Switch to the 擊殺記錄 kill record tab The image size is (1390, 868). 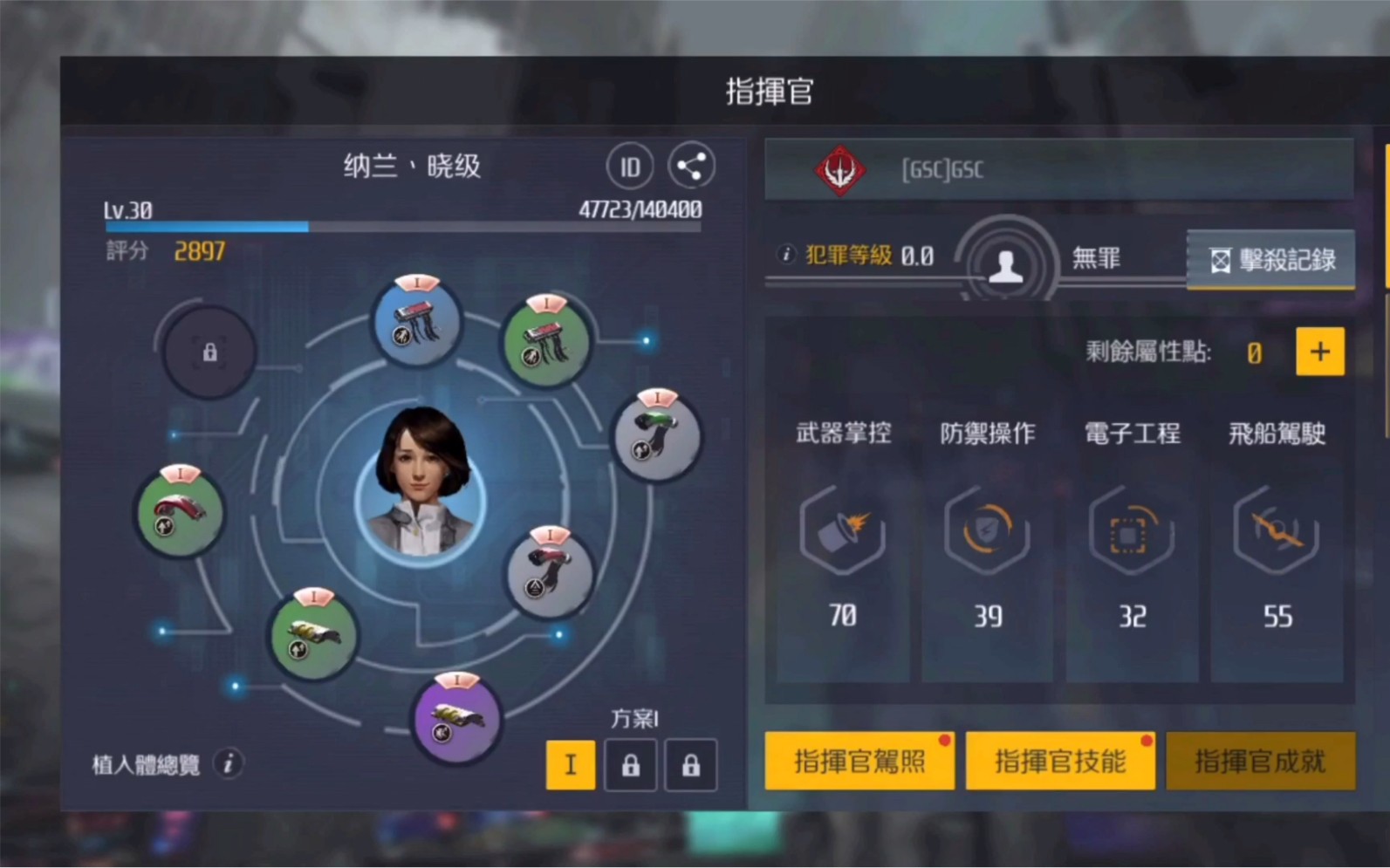[x=1270, y=258]
